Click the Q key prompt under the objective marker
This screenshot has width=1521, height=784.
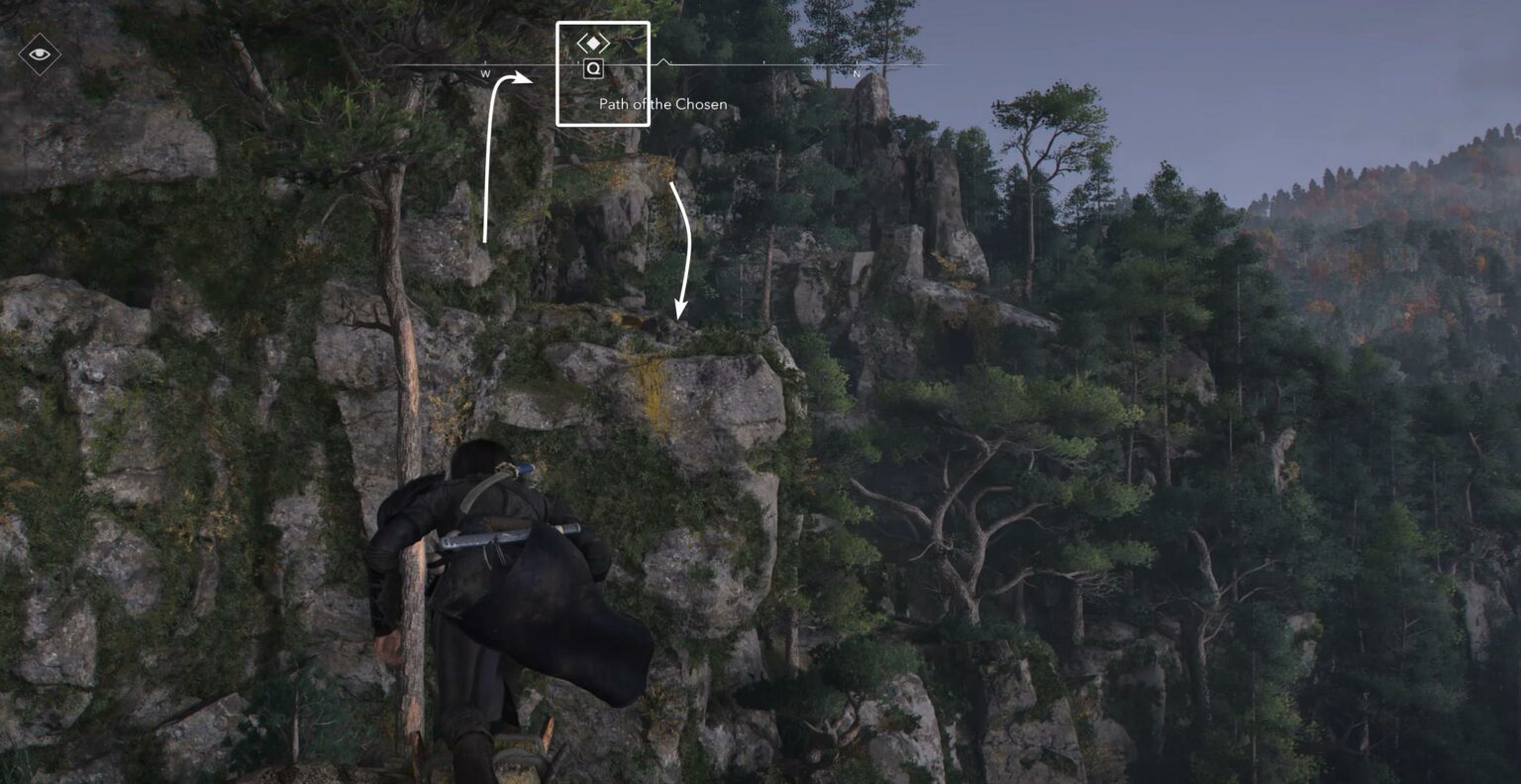click(x=592, y=68)
